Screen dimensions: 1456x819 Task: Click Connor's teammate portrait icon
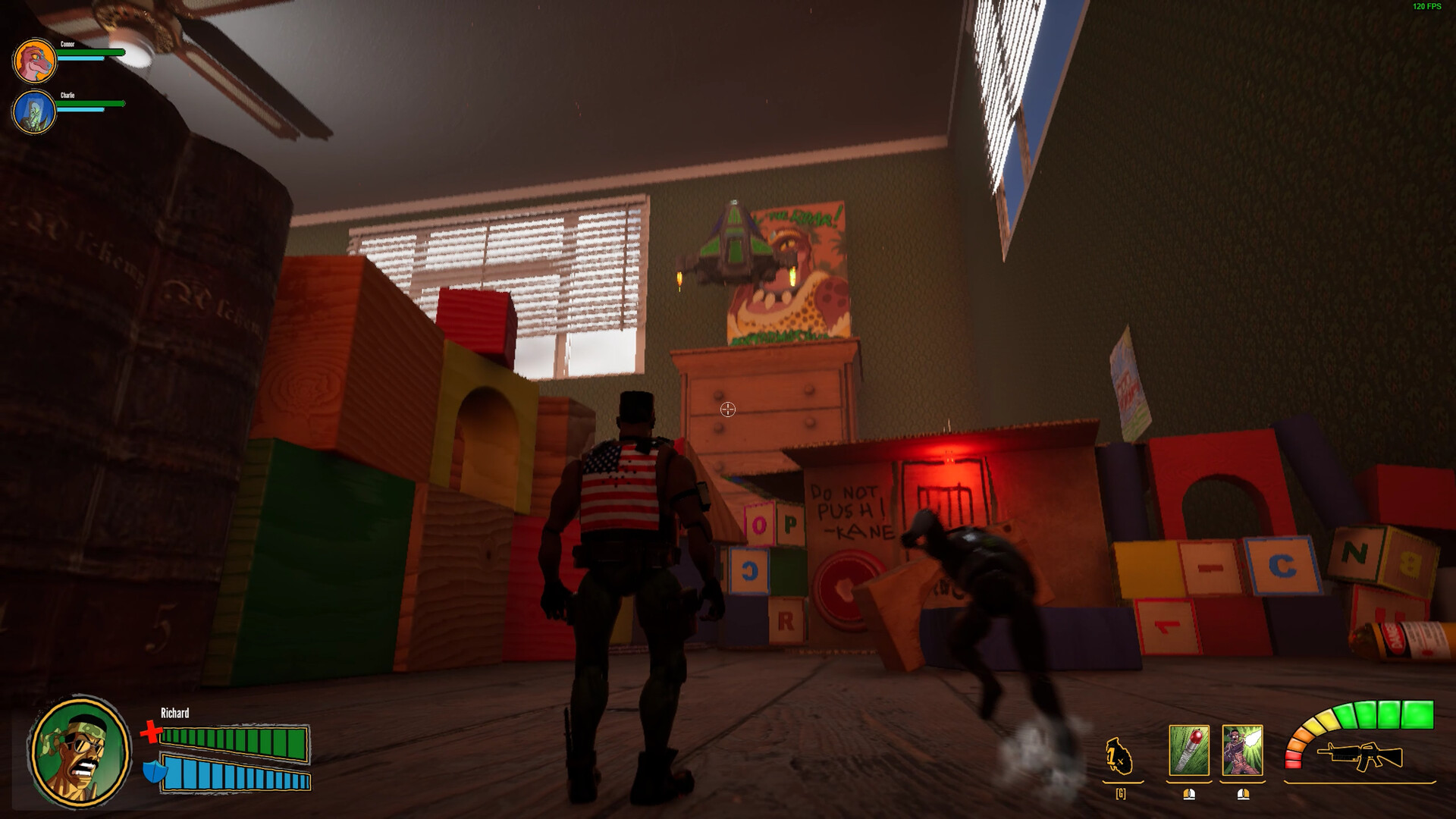(35, 60)
